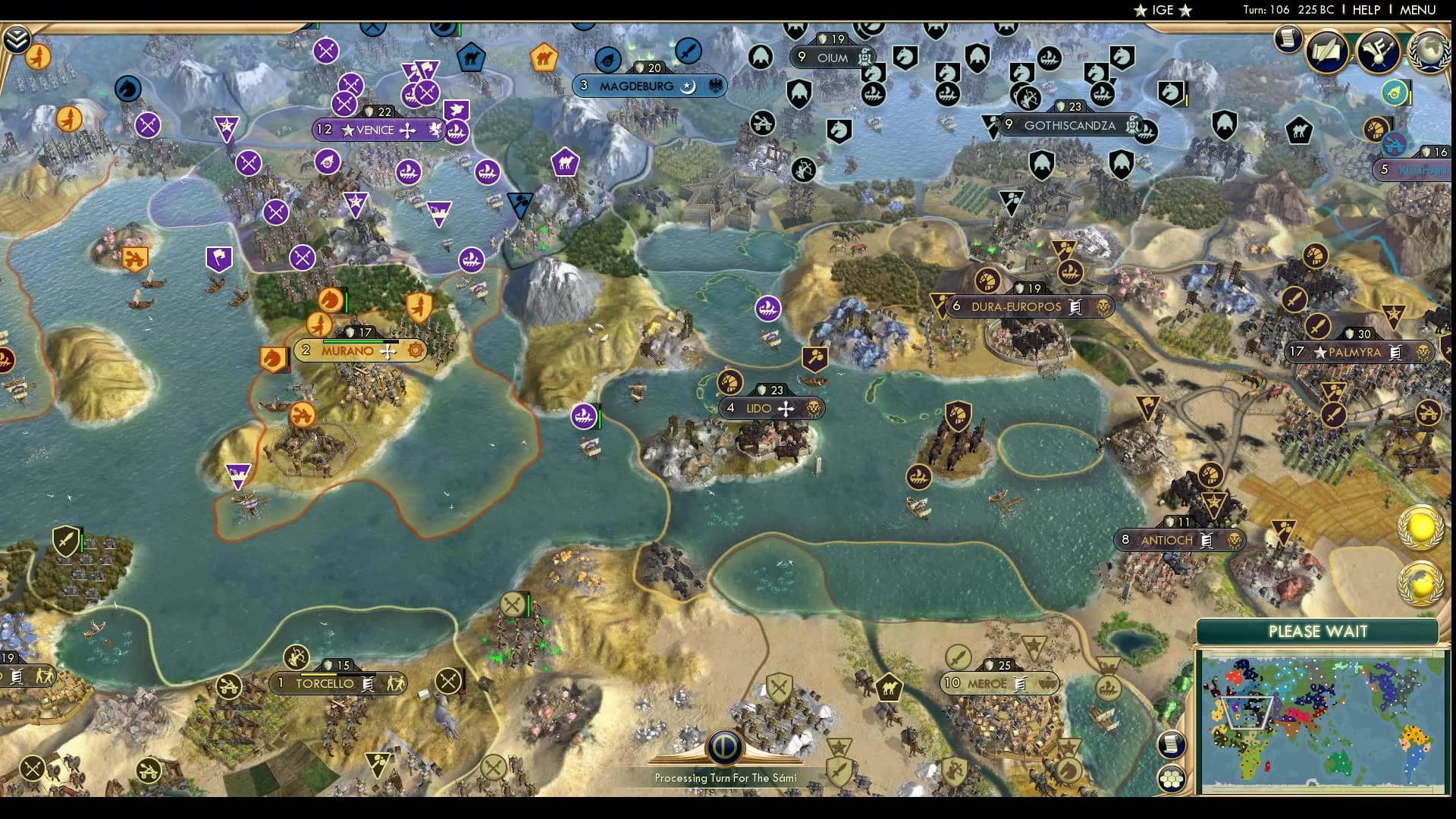Open the IGE in-game editor

click(x=1163, y=10)
